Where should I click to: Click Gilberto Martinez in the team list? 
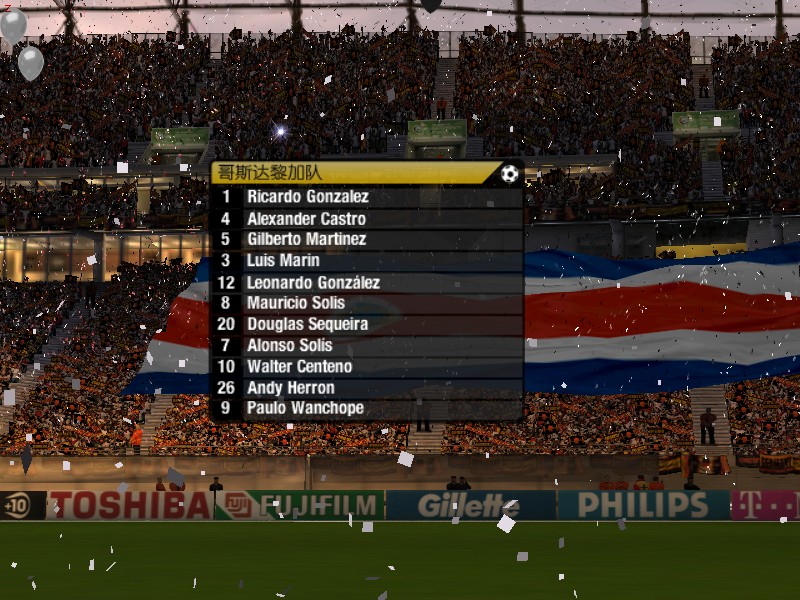point(306,239)
